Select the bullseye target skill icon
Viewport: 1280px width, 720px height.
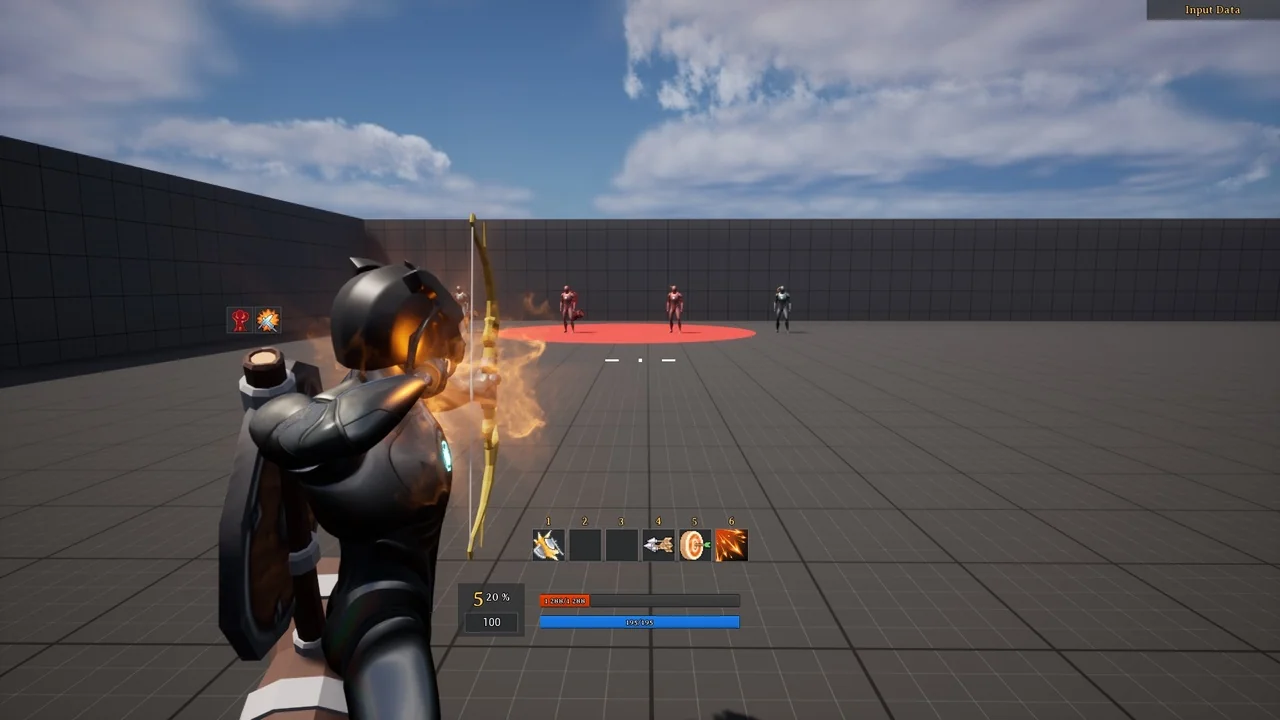(x=694, y=545)
